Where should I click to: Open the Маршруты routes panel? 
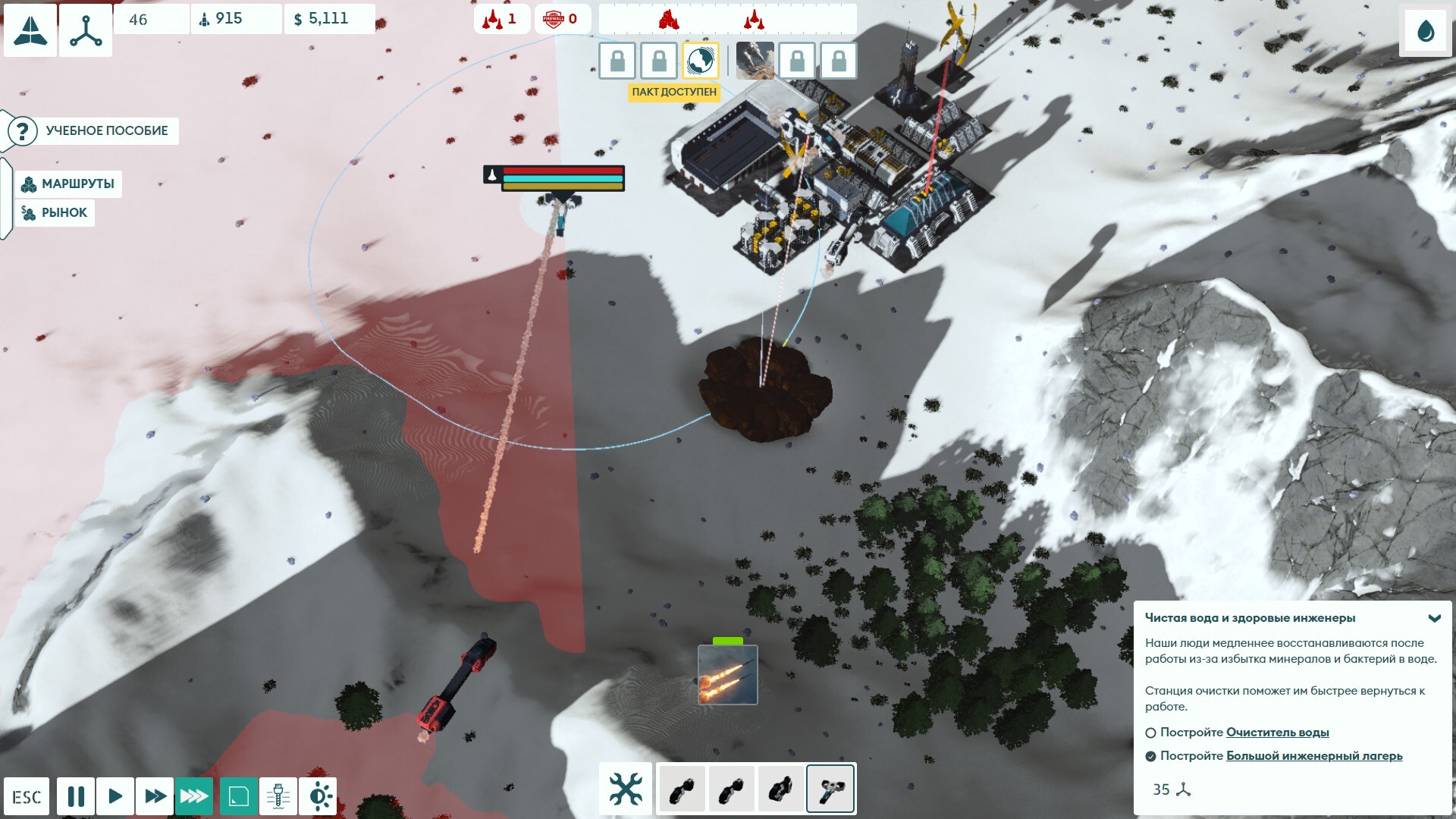[x=68, y=184]
